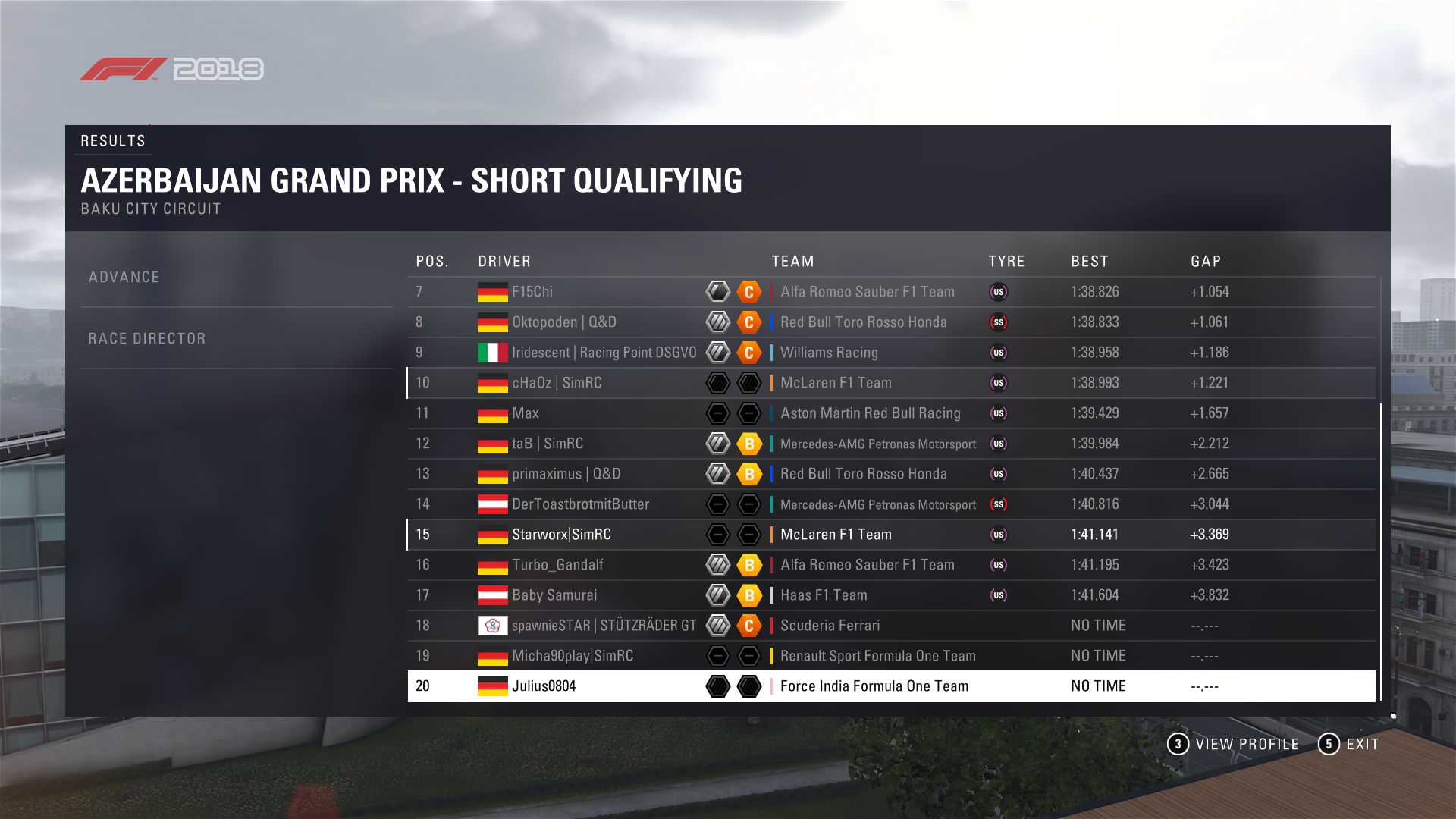Select the Advance menu option
This screenshot has height=819, width=1456.
[x=124, y=278]
